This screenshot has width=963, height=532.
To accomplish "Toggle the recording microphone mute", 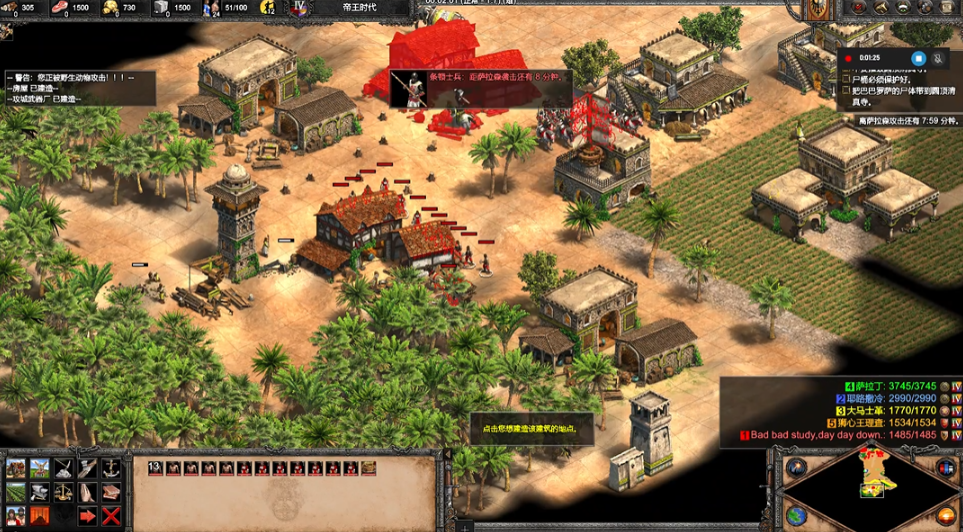I will point(939,58).
